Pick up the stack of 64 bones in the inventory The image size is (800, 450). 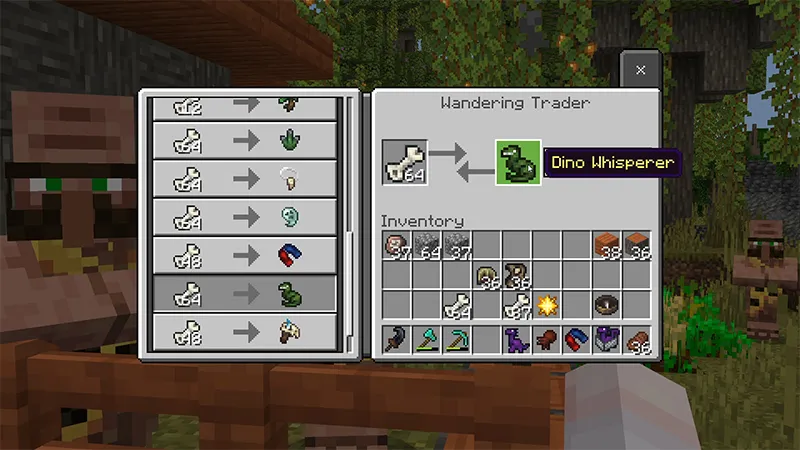(x=457, y=305)
